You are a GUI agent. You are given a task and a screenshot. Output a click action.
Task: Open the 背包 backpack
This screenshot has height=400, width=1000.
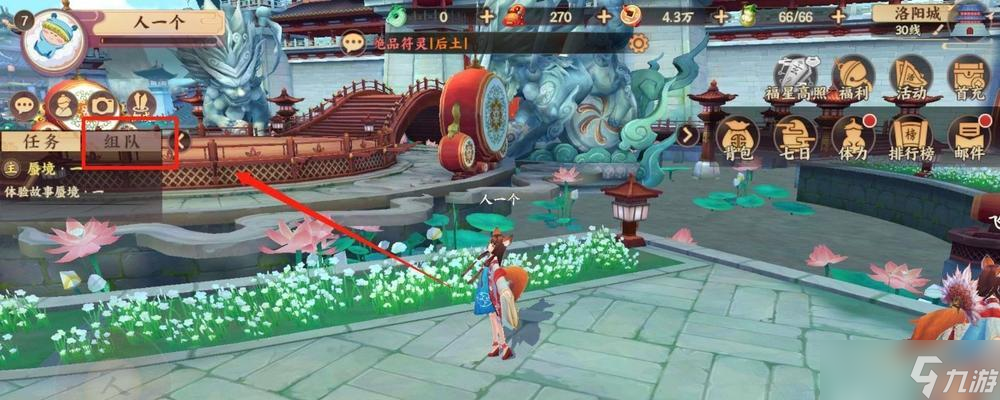pos(736,137)
